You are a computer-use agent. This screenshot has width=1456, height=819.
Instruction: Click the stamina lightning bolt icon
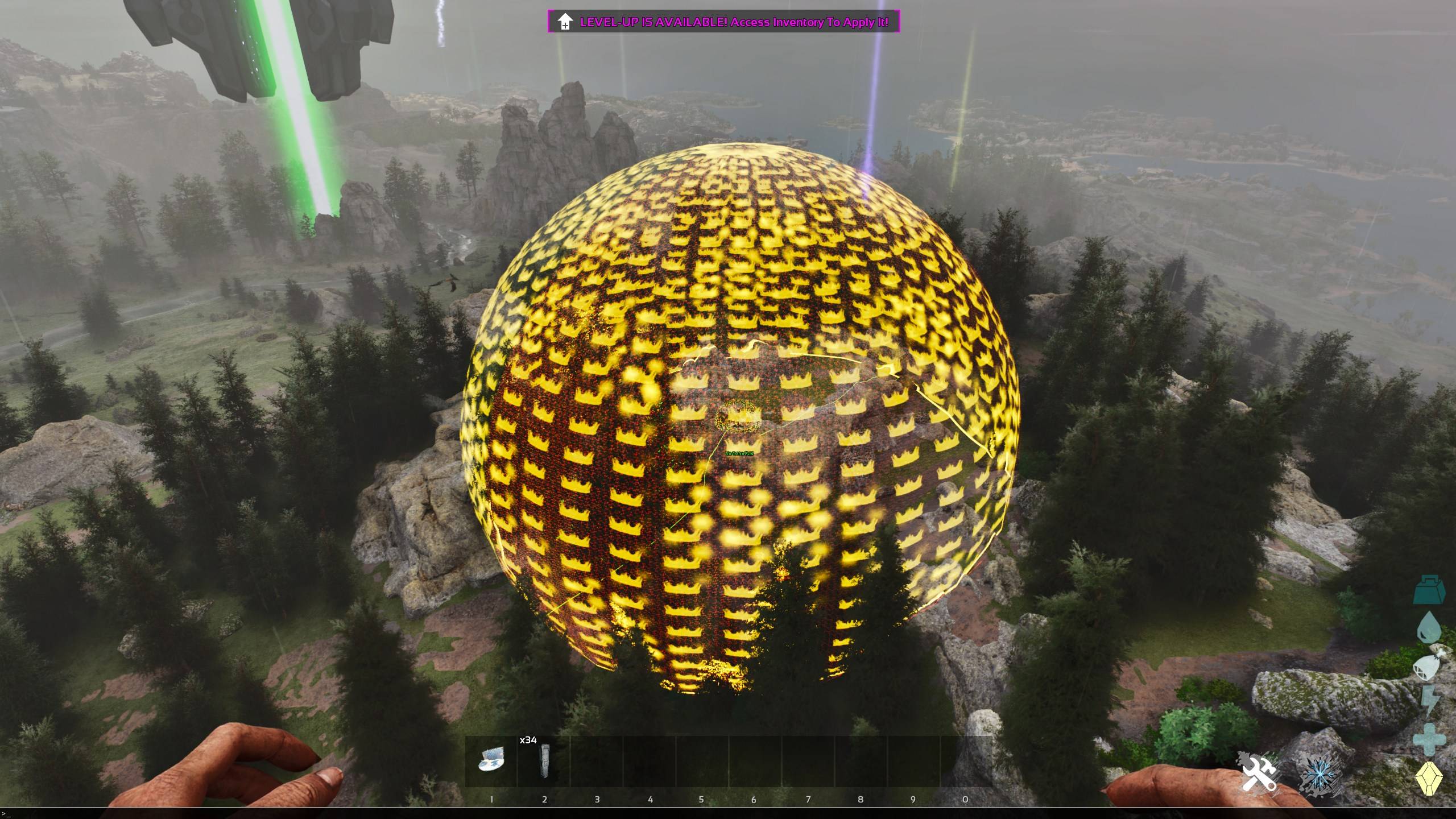click(x=1429, y=701)
